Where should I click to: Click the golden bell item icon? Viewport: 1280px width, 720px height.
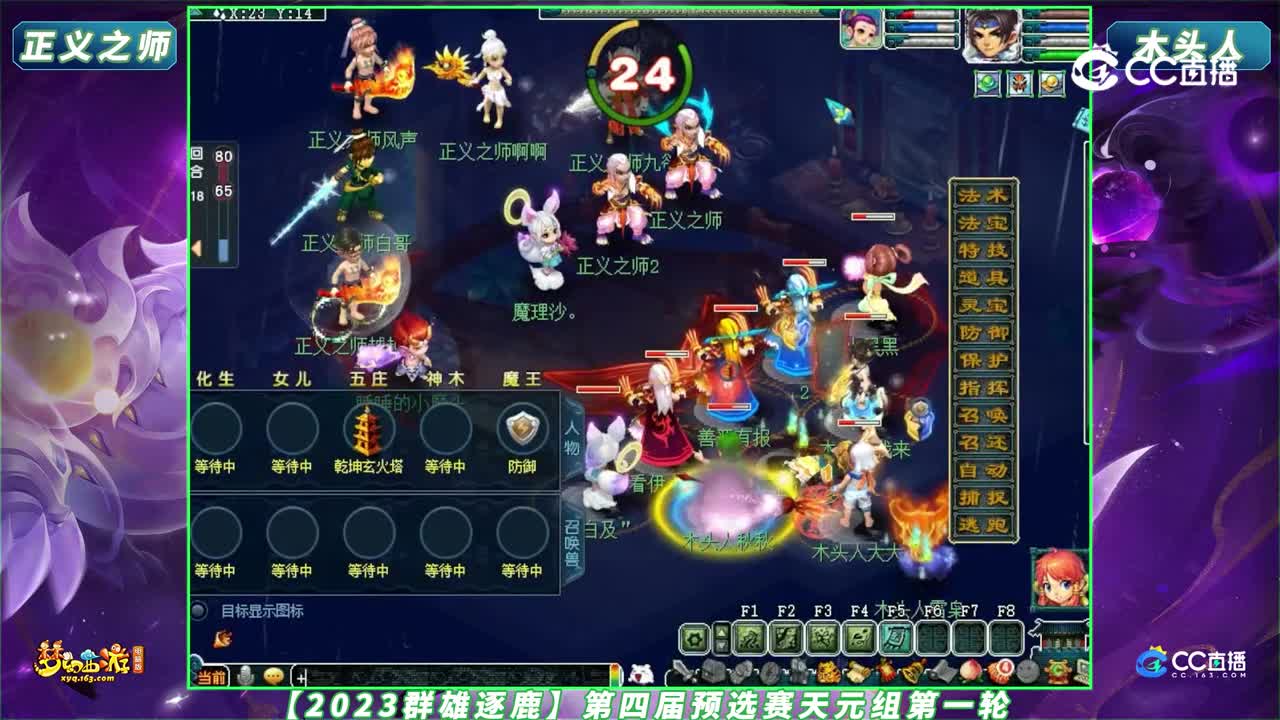click(x=913, y=671)
